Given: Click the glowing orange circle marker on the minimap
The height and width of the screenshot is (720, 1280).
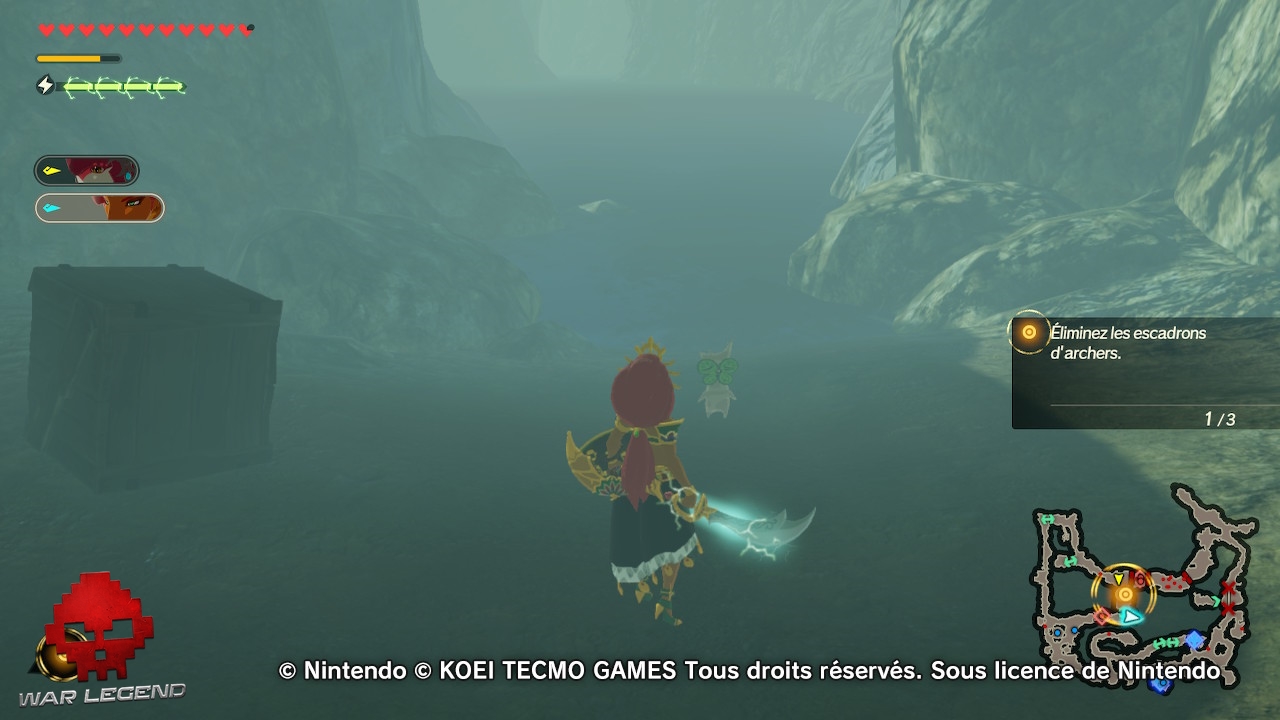Looking at the screenshot, I should coord(1124,595).
